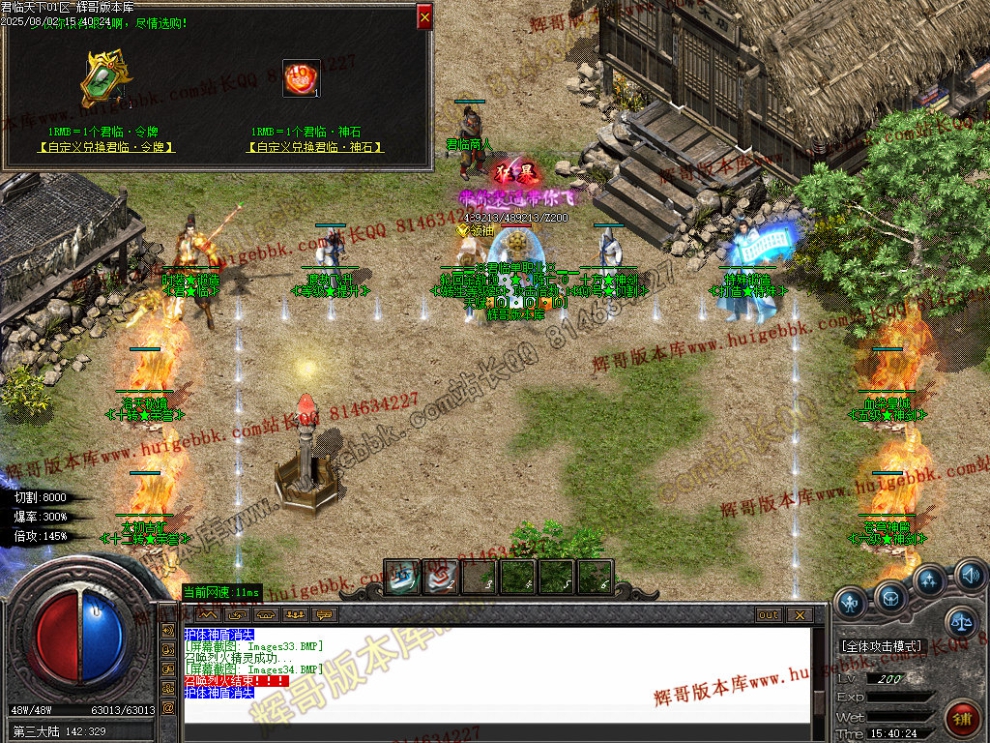
Task: Open the character equipment panel icon
Action: (x=851, y=602)
